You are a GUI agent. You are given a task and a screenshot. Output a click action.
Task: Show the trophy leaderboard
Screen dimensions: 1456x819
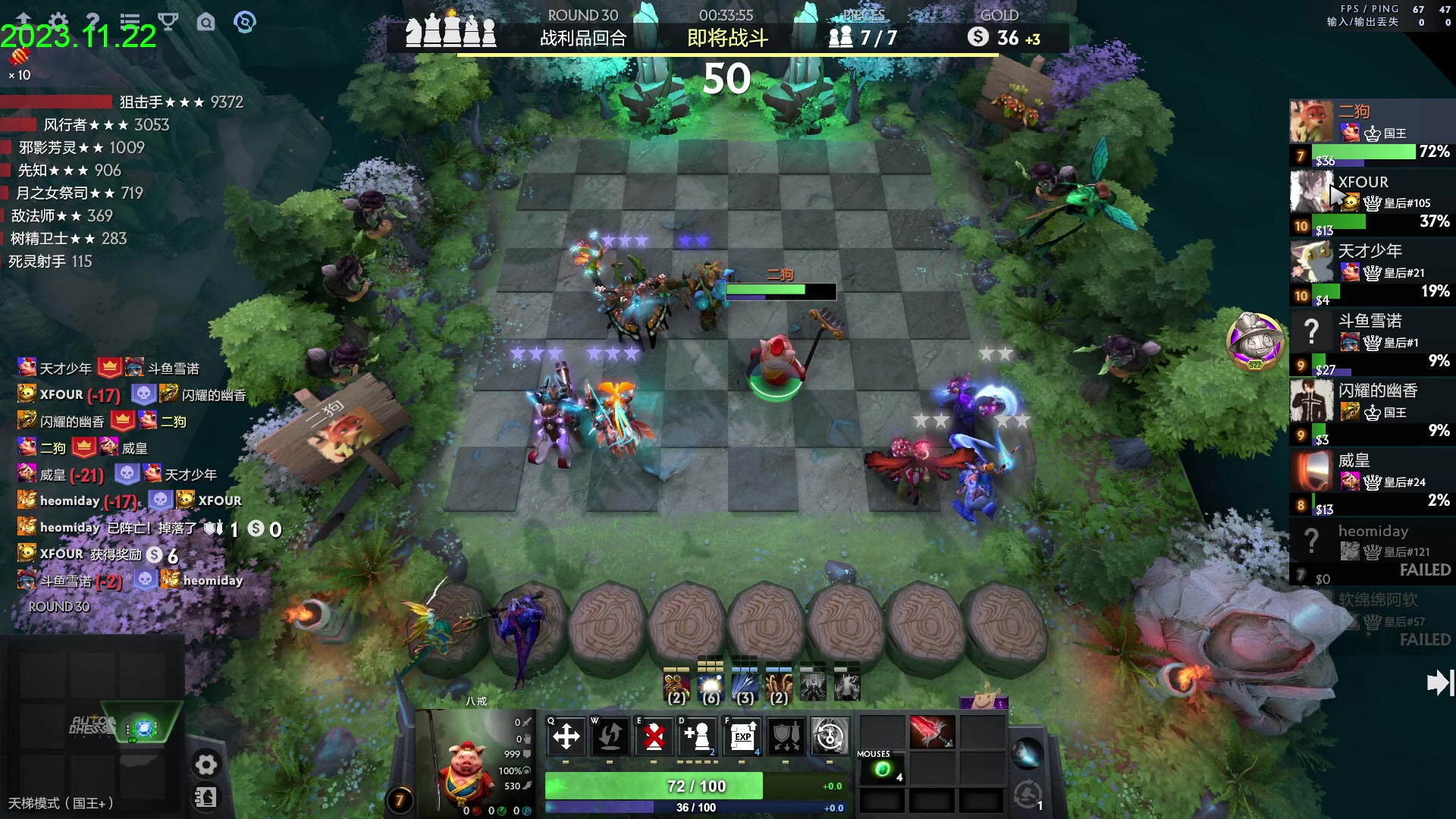(x=168, y=21)
